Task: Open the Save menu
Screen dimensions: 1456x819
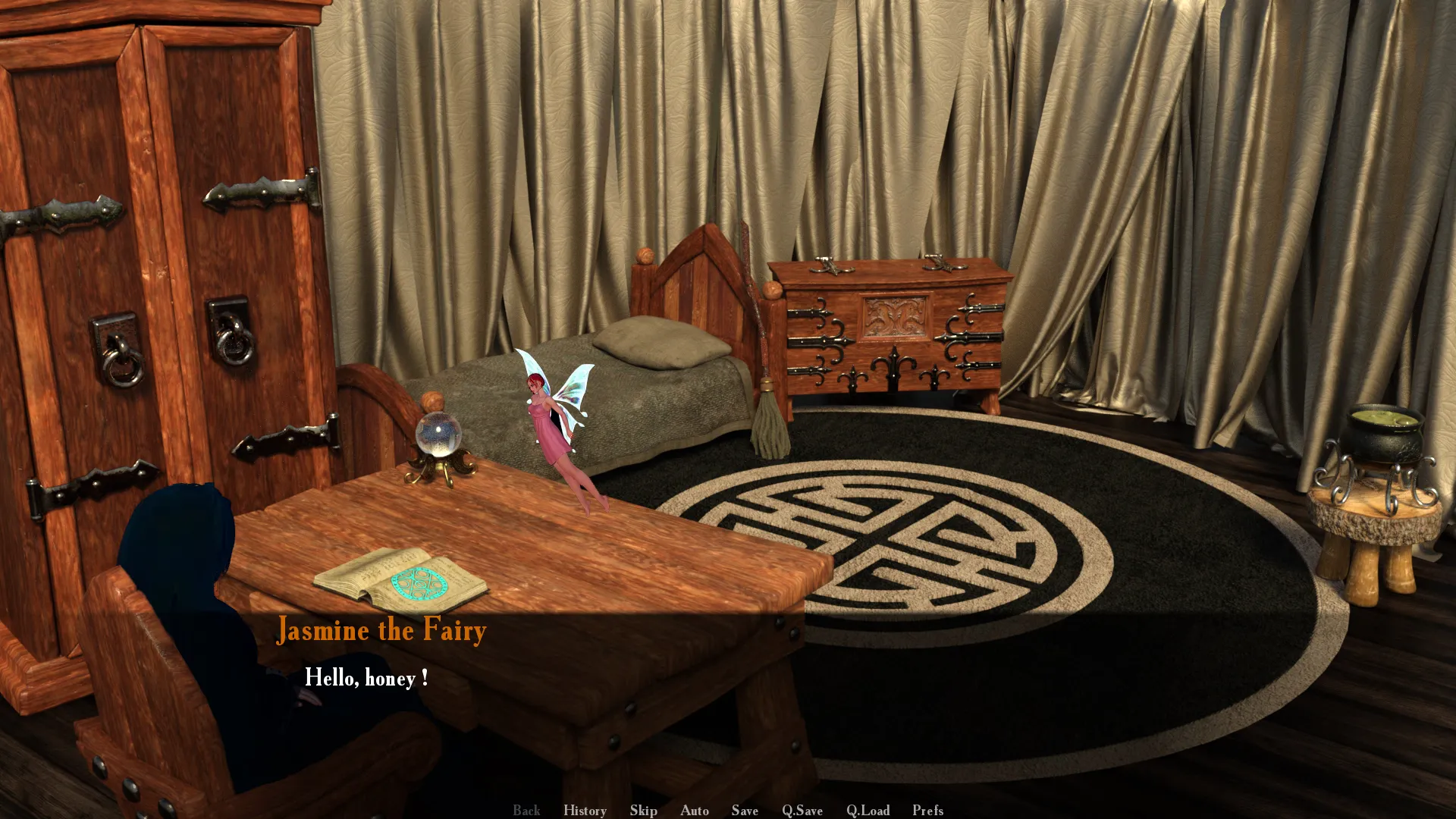Action: (745, 810)
